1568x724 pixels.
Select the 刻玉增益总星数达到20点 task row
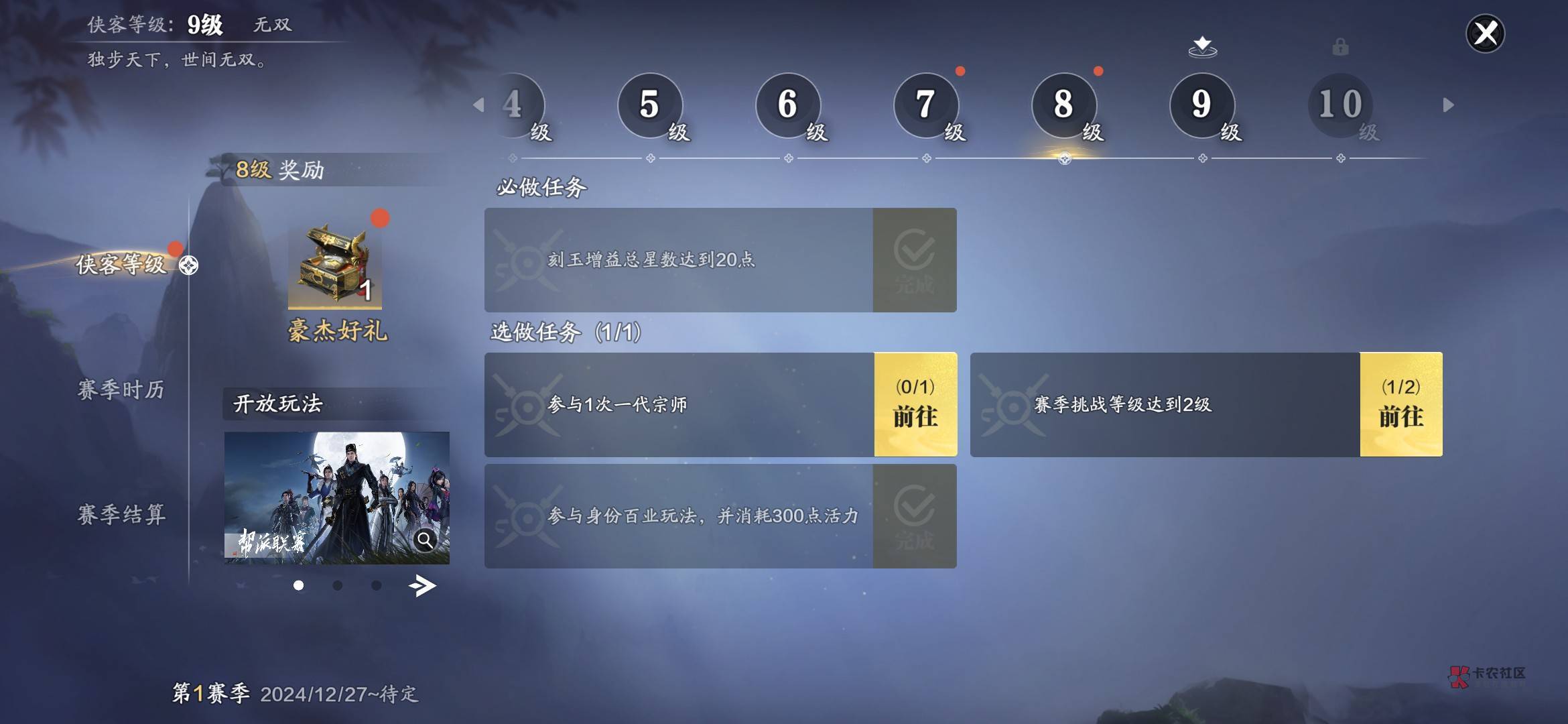678,259
